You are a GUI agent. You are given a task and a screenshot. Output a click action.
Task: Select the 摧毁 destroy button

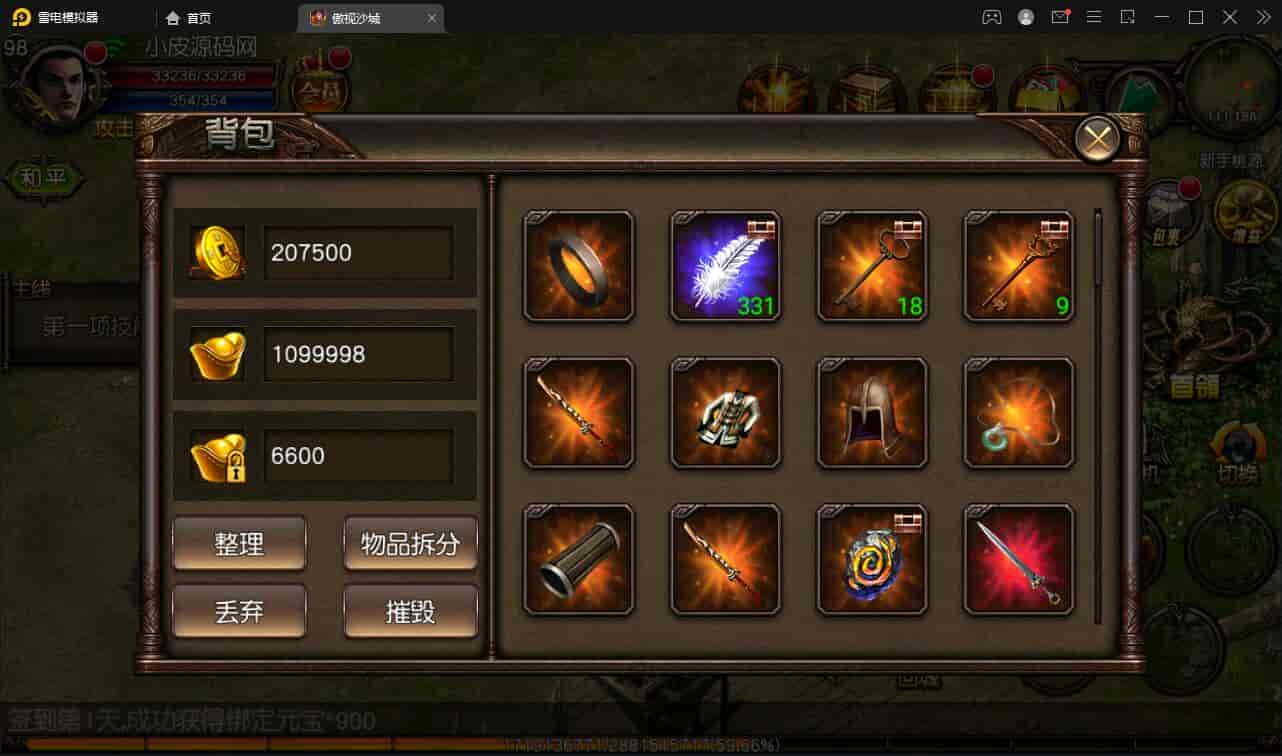pyautogui.click(x=410, y=610)
